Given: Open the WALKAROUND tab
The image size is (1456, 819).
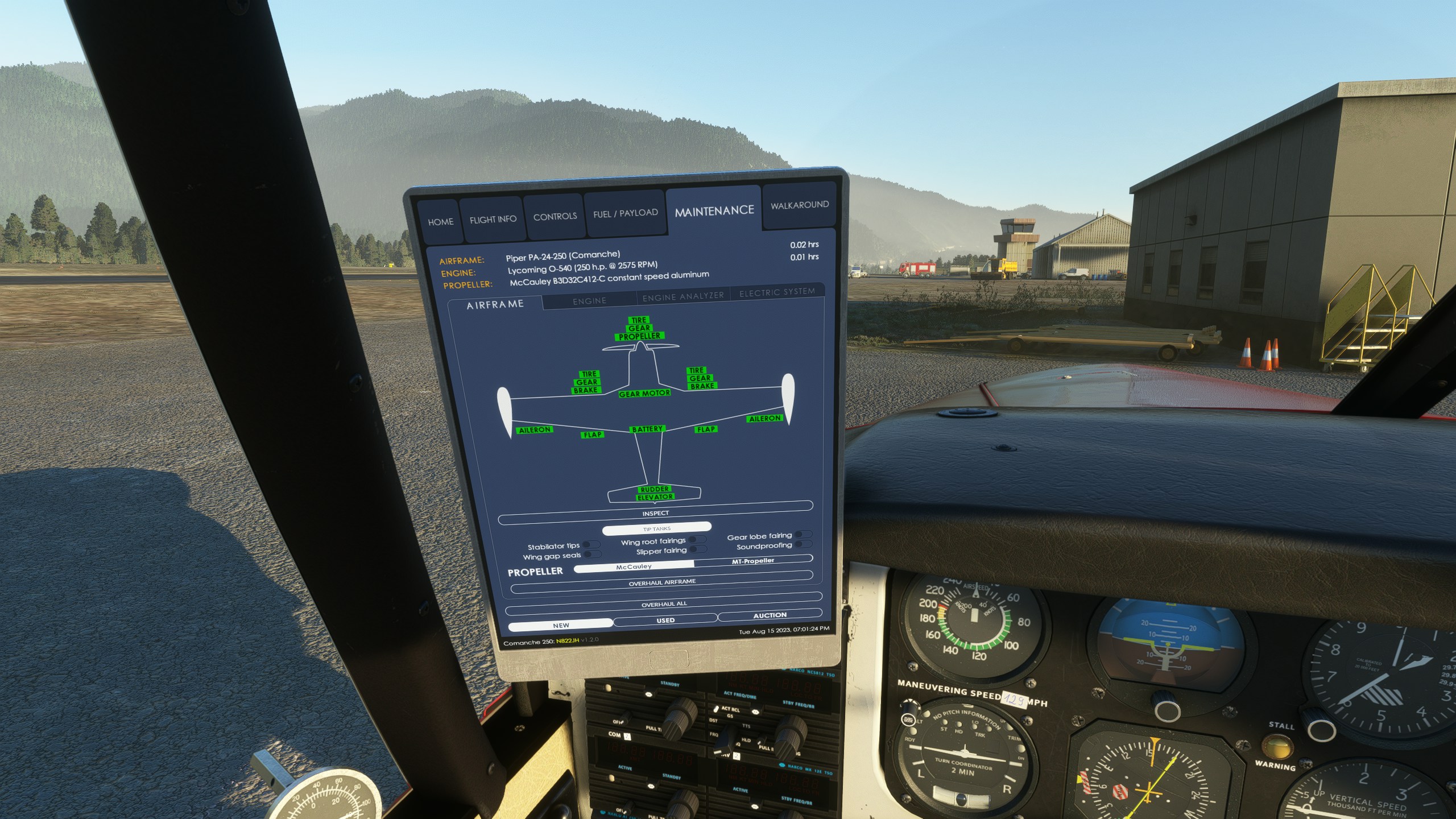Looking at the screenshot, I should tap(799, 205).
